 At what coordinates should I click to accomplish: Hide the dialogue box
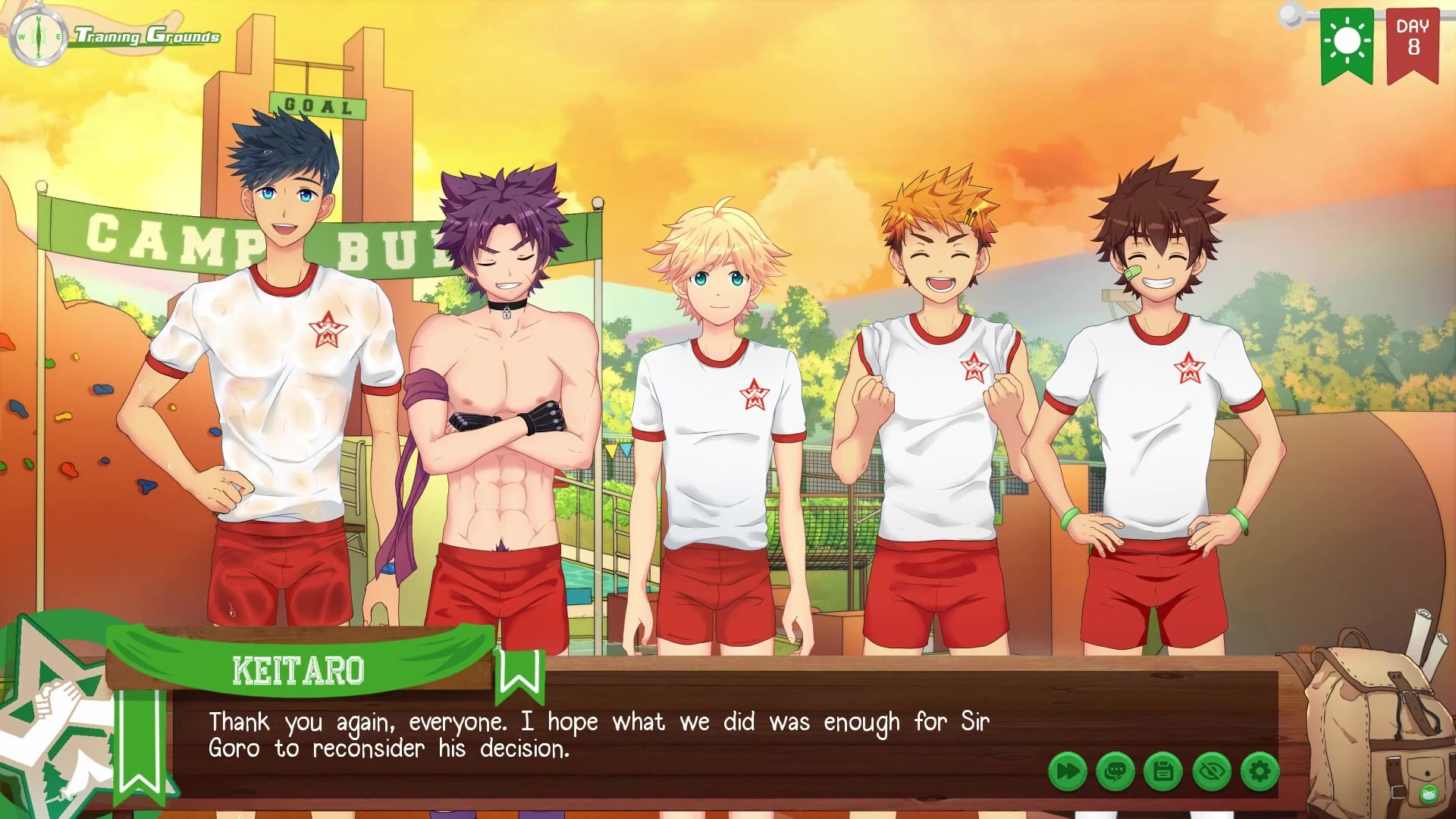(x=1211, y=772)
